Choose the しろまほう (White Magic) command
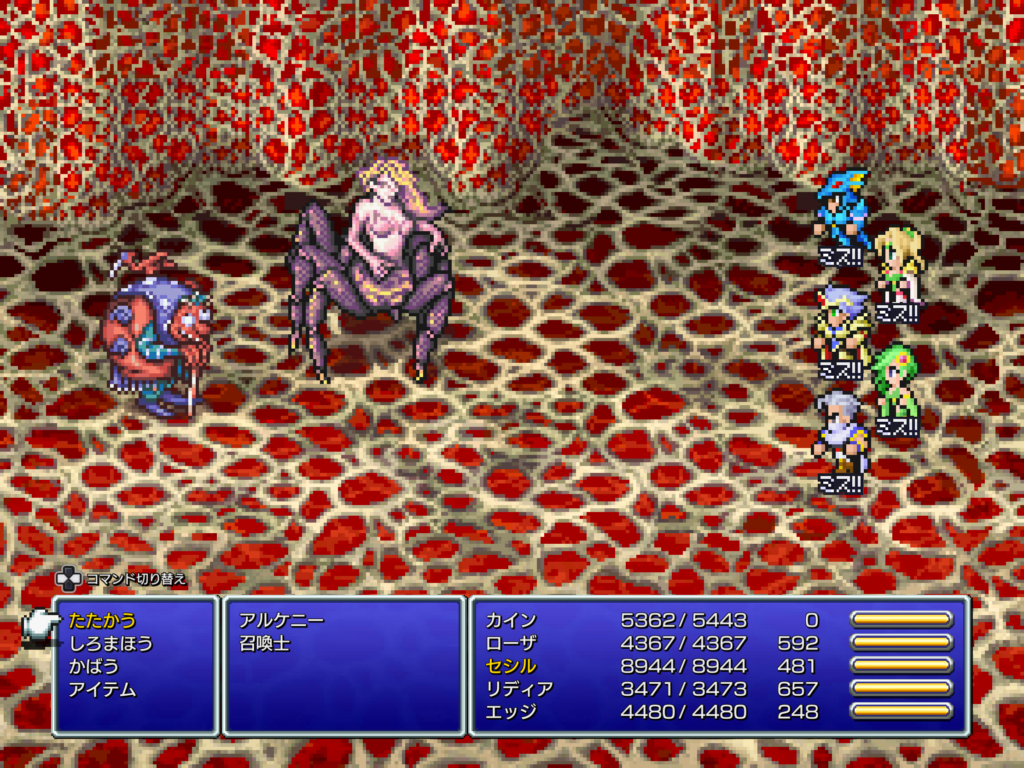Screen dimensions: 1024x768 click(x=111, y=643)
